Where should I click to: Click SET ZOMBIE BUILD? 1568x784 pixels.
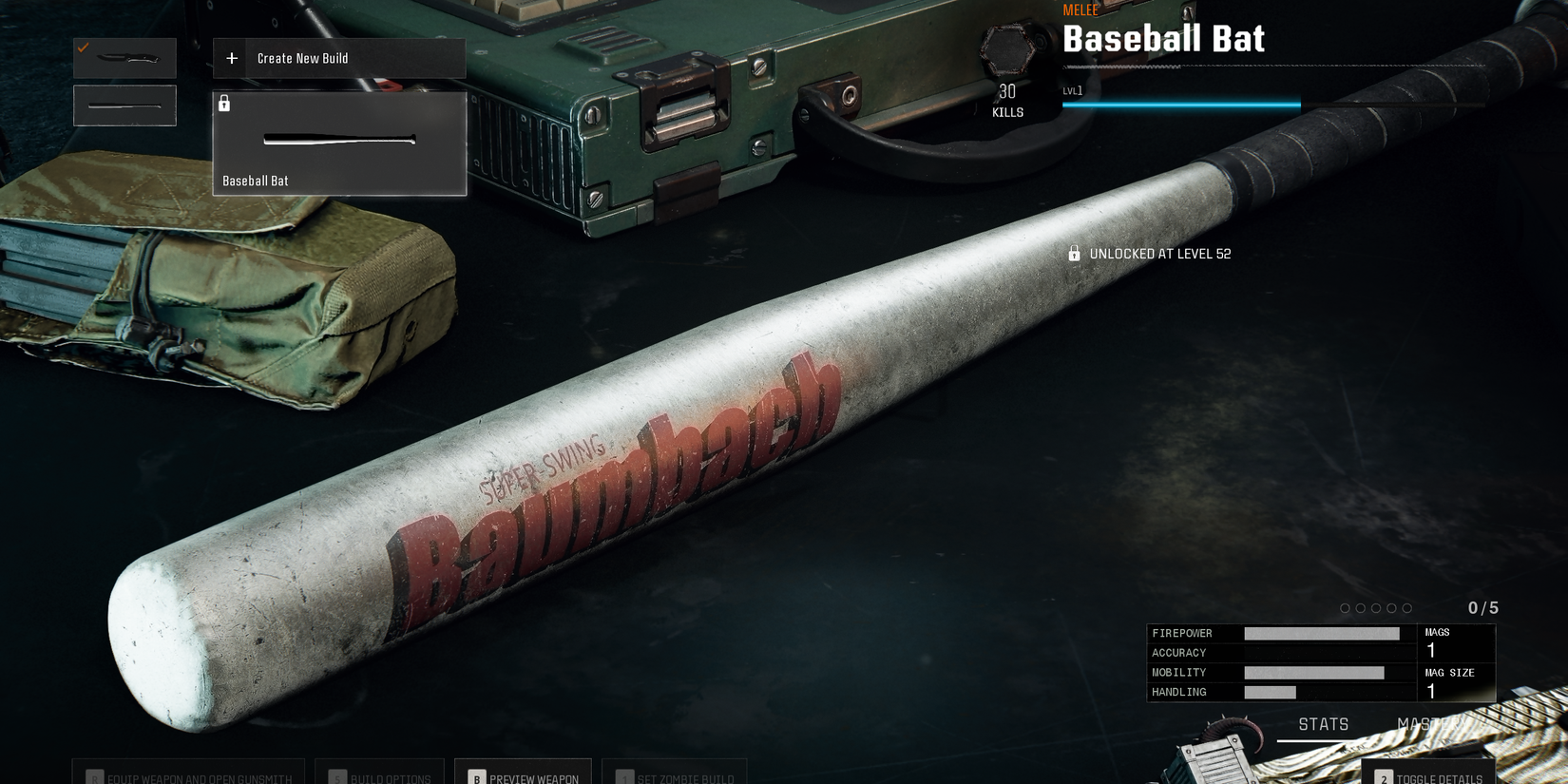click(x=676, y=777)
